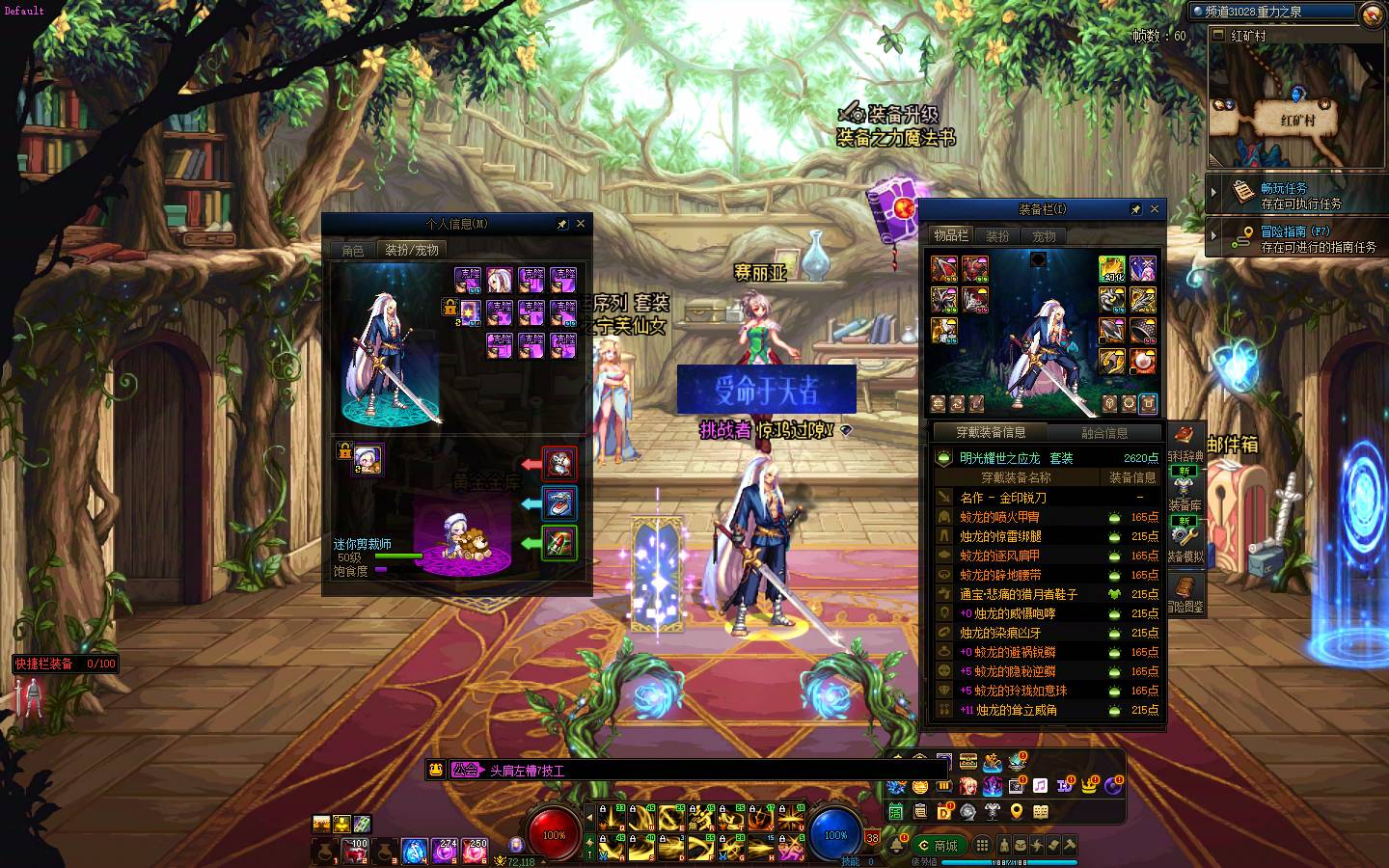Close the personal info window
Image resolution: width=1389 pixels, height=868 pixels.
(x=581, y=224)
